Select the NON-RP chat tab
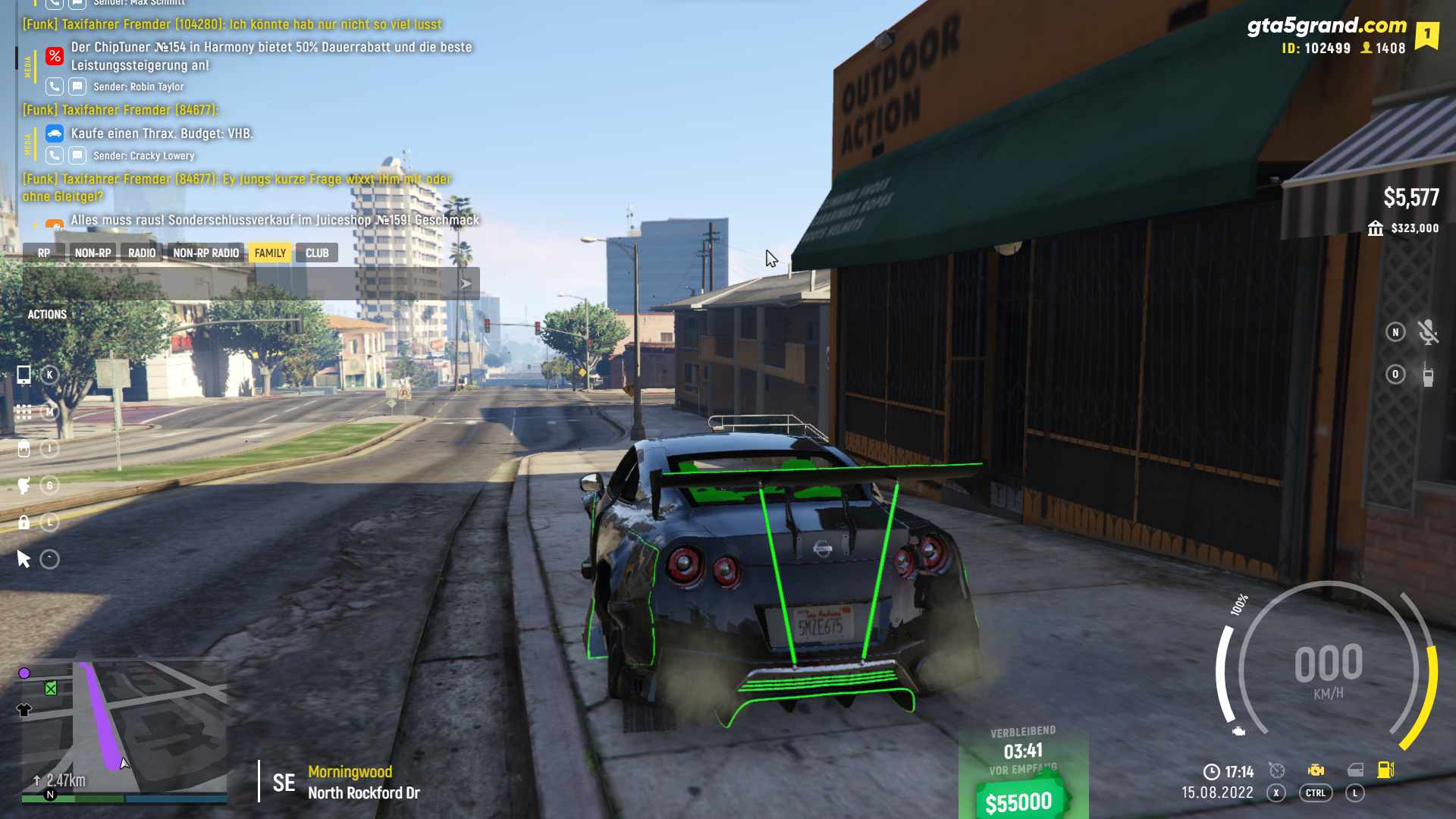 [93, 253]
